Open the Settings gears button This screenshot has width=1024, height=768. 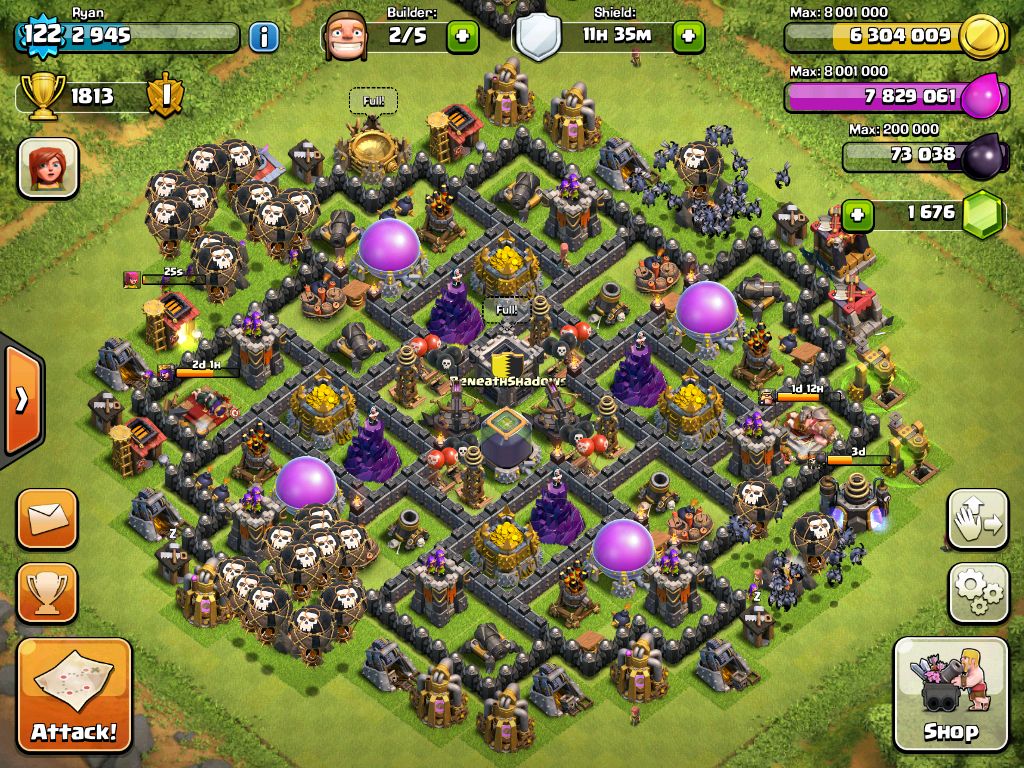point(978,593)
